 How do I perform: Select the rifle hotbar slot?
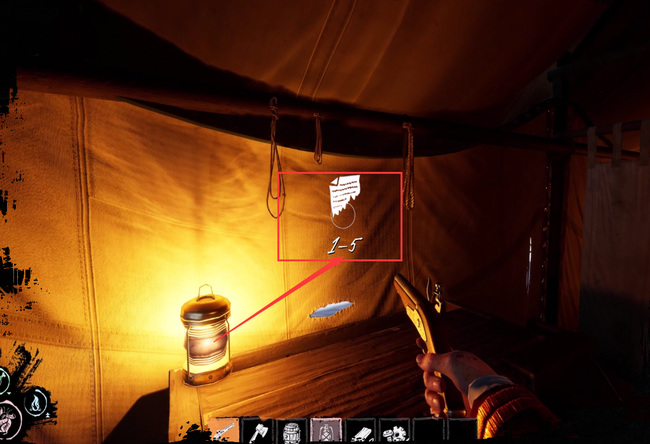click(226, 432)
